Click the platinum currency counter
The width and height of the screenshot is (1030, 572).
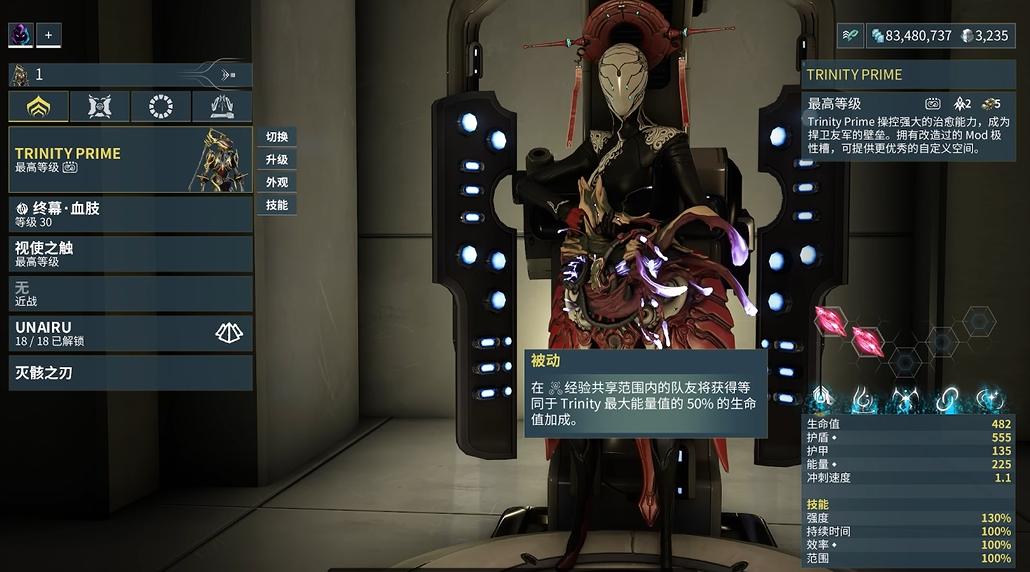(985, 35)
